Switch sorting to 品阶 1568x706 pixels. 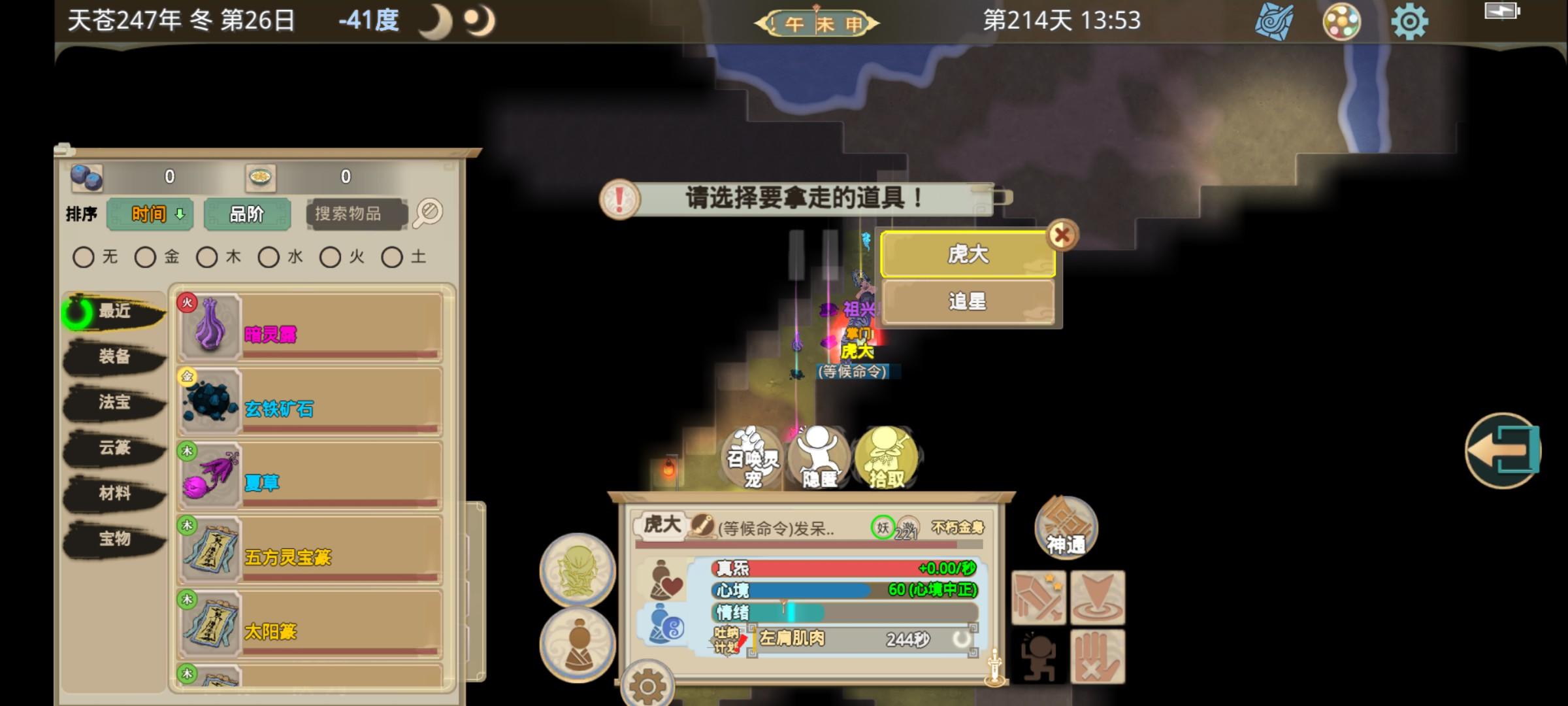[x=249, y=214]
